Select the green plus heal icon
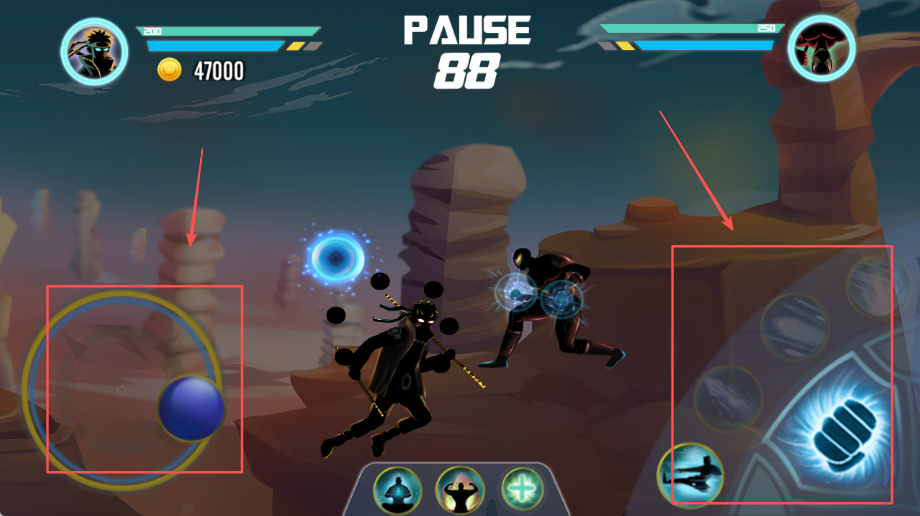 pos(521,487)
